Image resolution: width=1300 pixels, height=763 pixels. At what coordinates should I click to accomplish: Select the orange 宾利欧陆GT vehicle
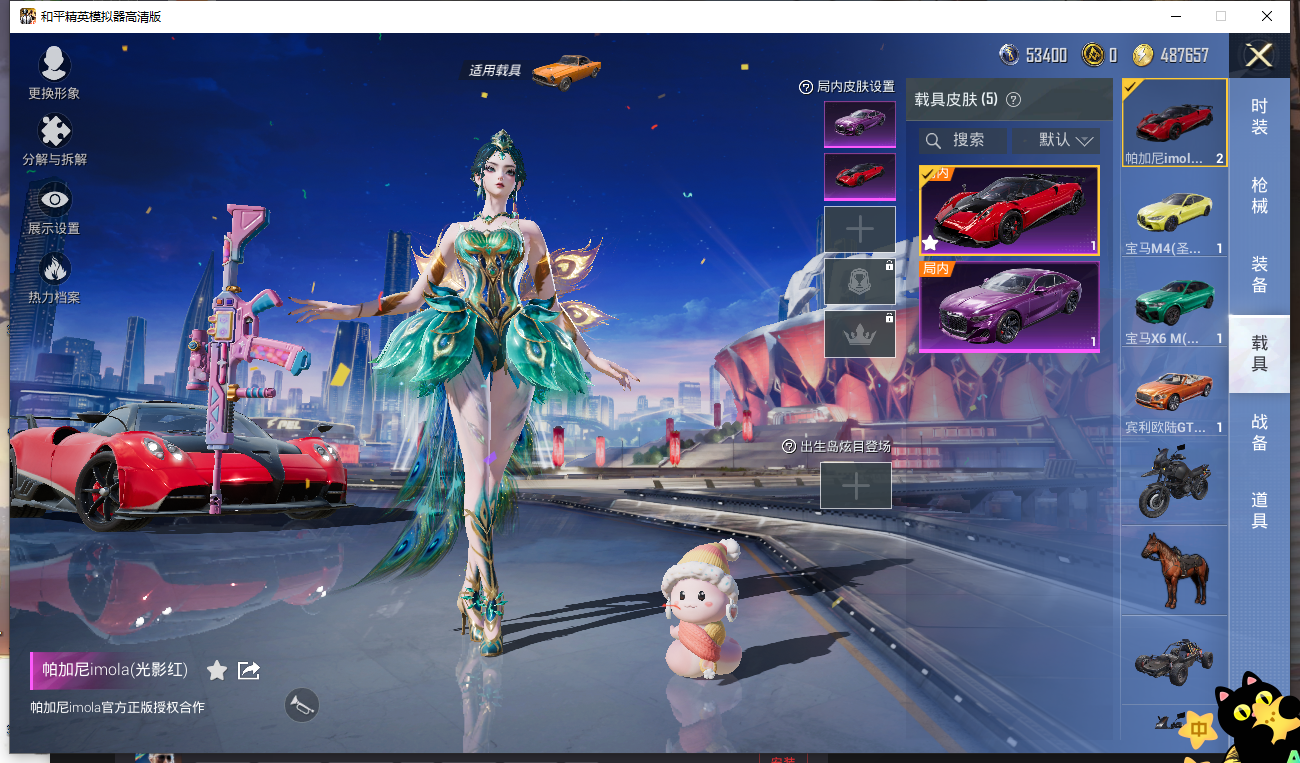[1175, 397]
